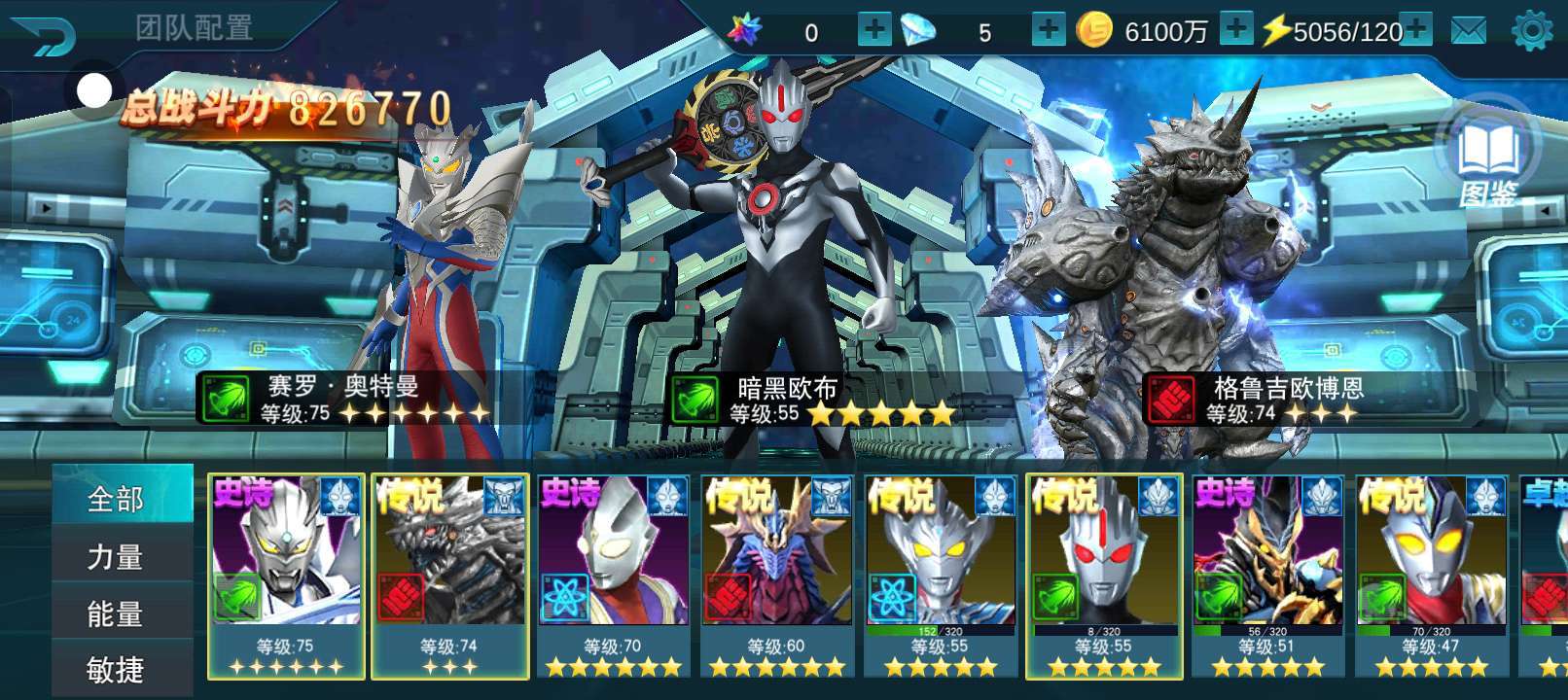This screenshot has width=1568, height=700.
Task: Choose the level 75 Zero hero card
Action: (286, 574)
